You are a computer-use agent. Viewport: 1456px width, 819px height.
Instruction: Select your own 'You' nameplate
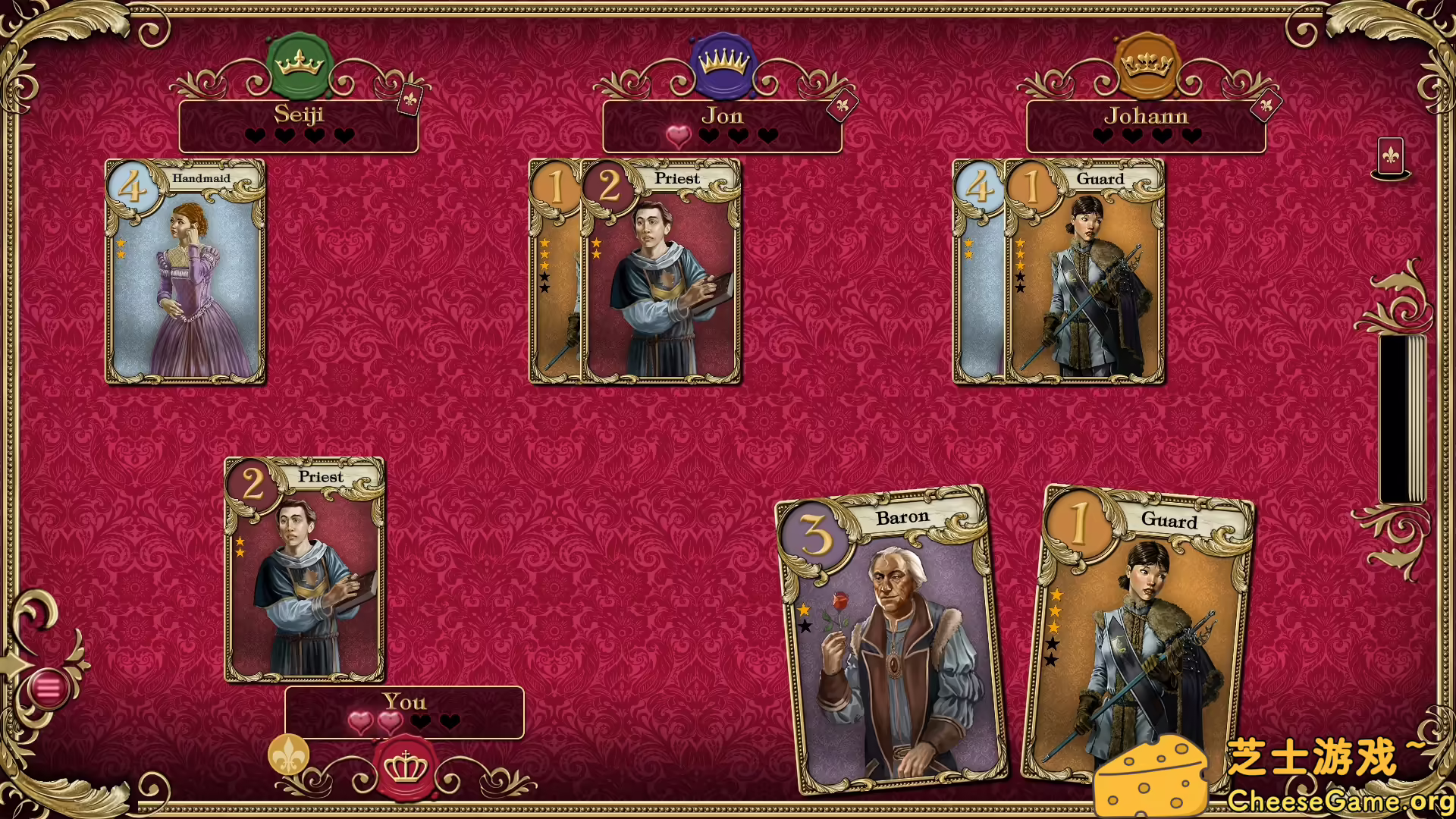404,712
